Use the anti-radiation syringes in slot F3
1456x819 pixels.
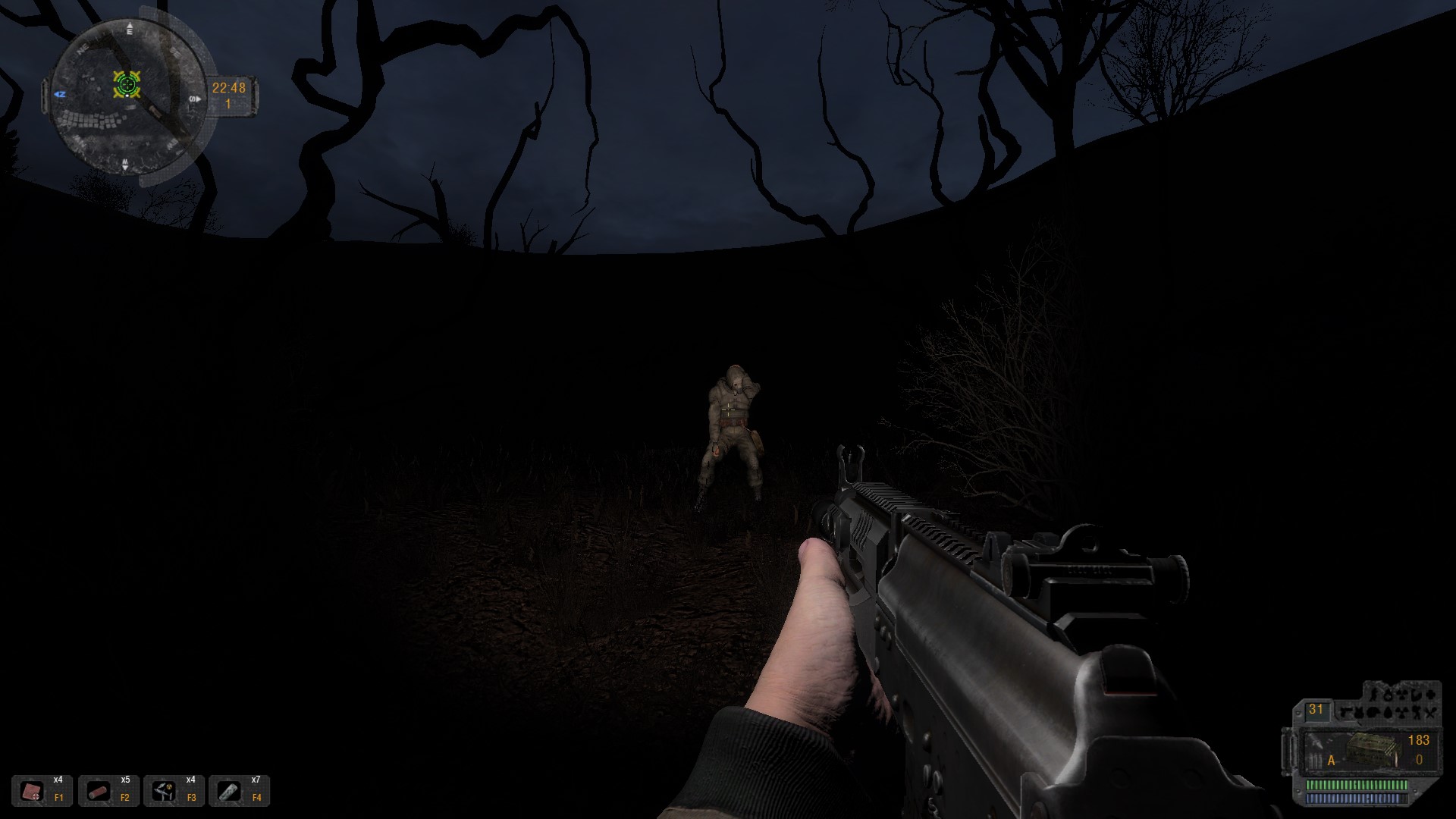click(164, 791)
